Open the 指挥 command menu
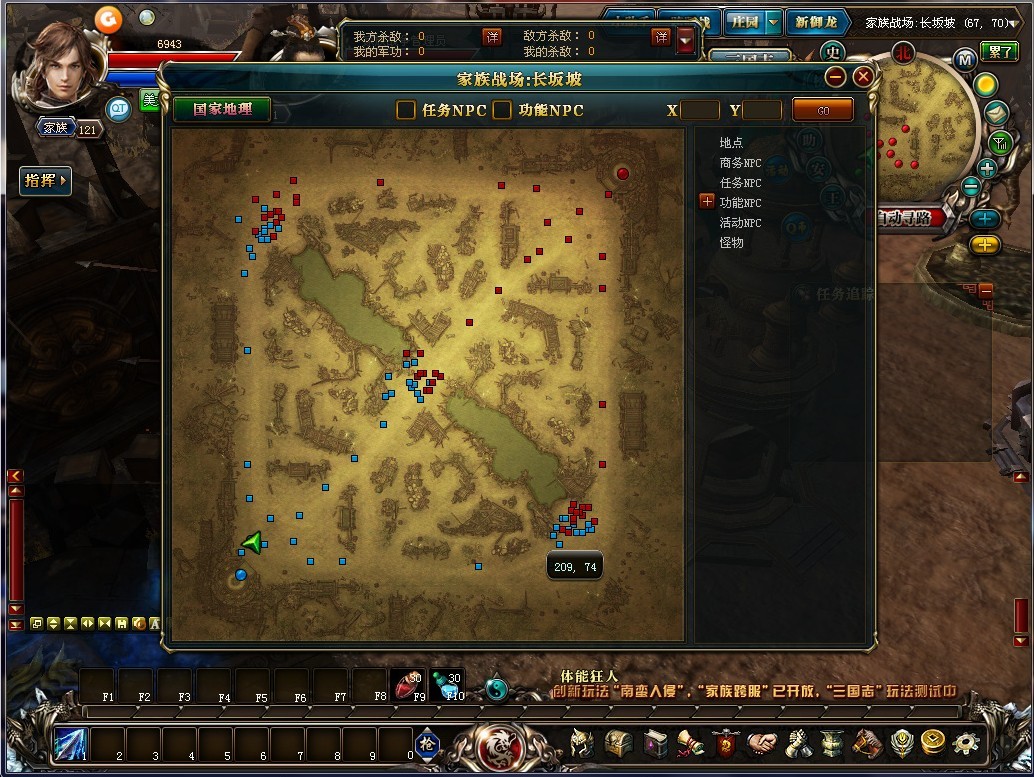The height and width of the screenshot is (777, 1034). click(46, 181)
